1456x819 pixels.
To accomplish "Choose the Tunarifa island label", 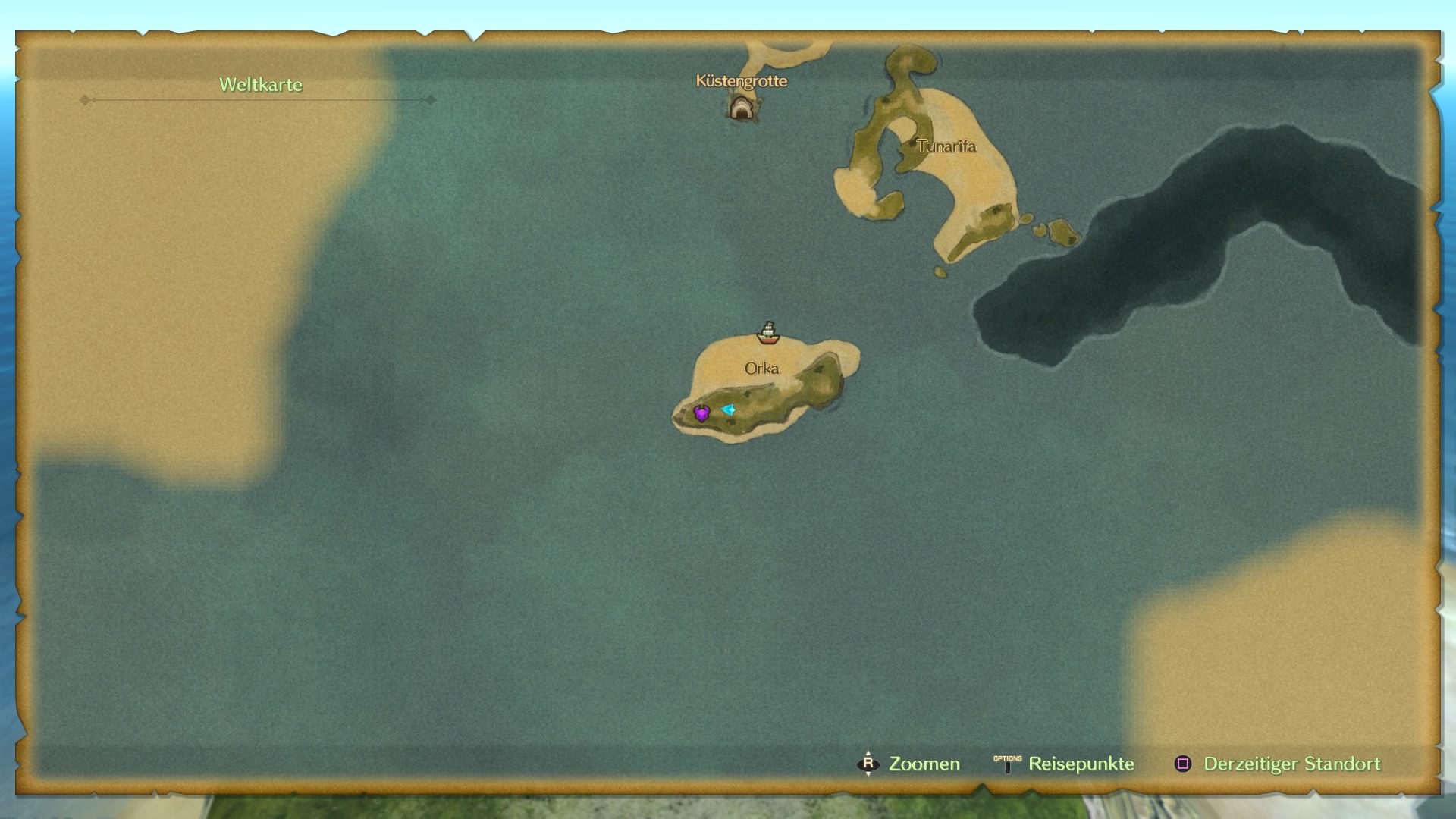I will [946, 146].
